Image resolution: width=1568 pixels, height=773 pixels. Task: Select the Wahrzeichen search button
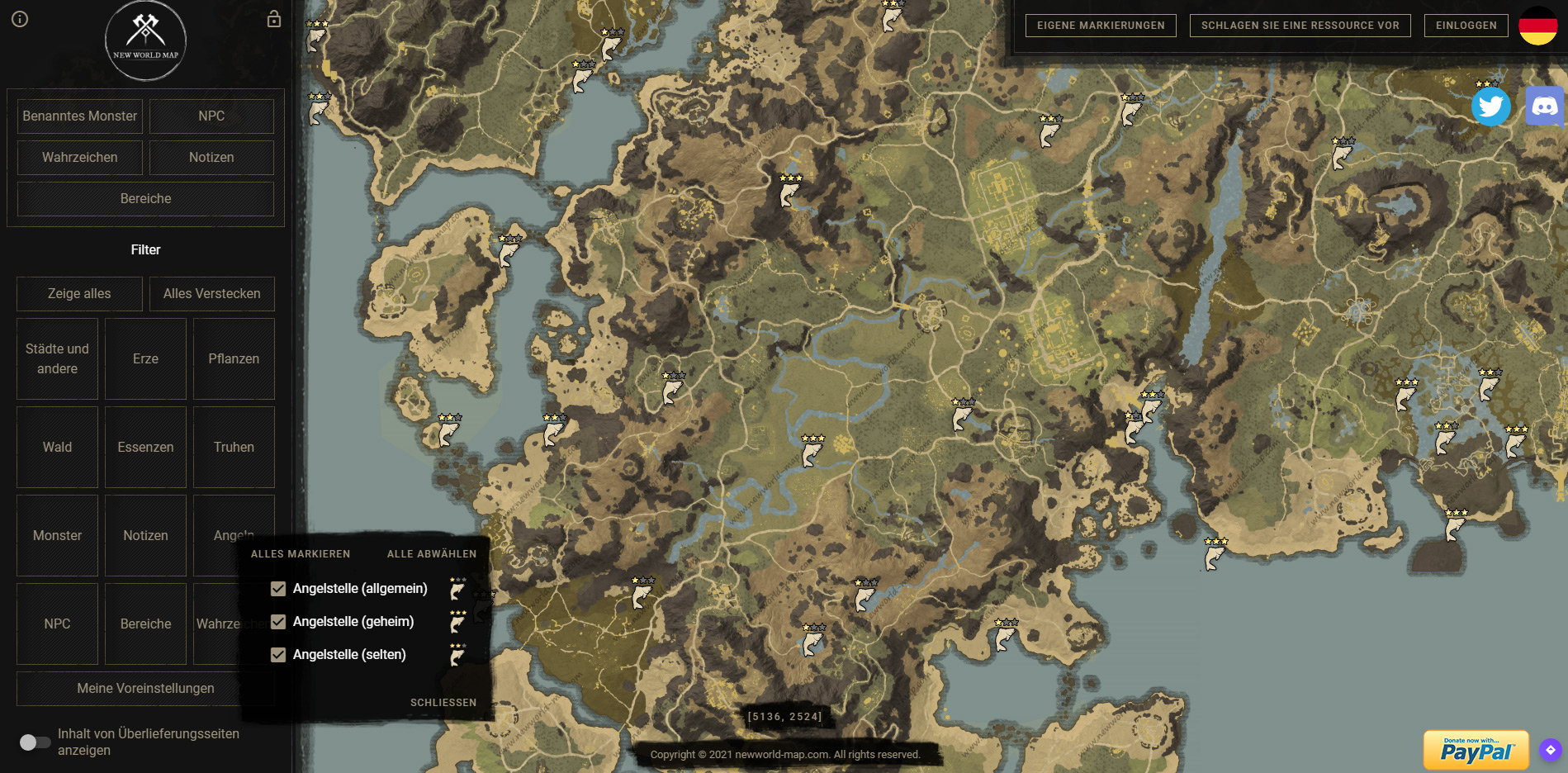[x=80, y=158]
